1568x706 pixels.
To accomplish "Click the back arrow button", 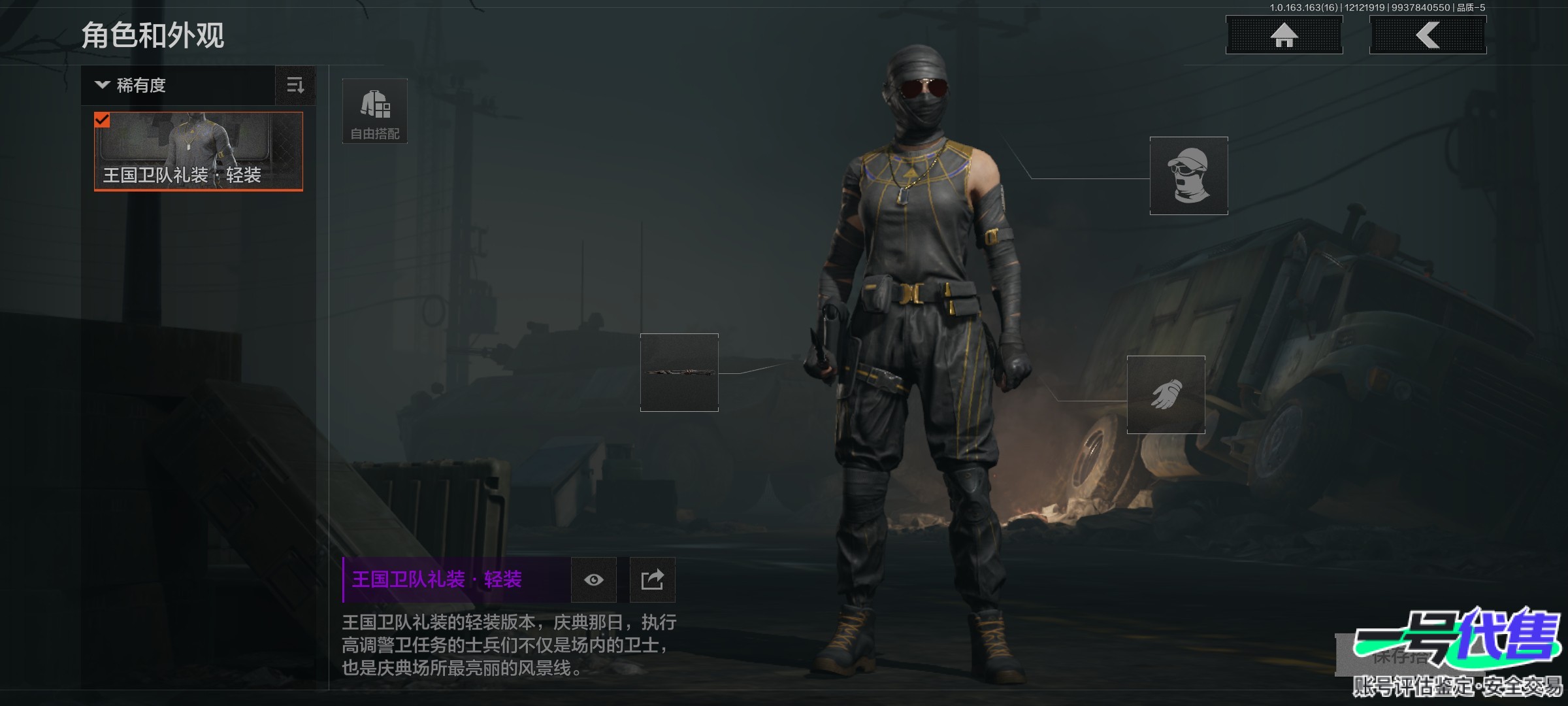I will 1428,35.
